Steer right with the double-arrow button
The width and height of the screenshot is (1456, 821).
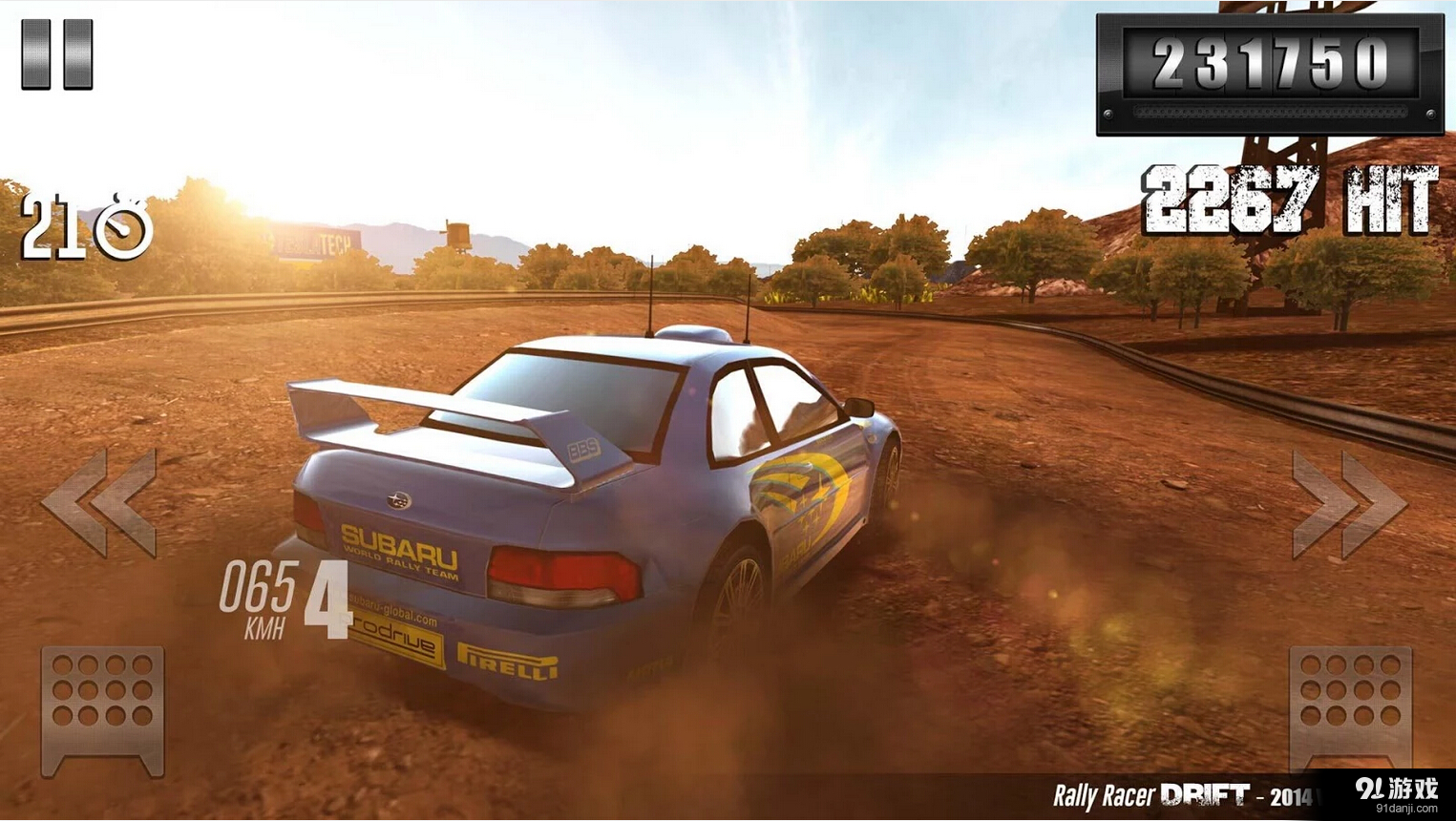[x=1348, y=505]
